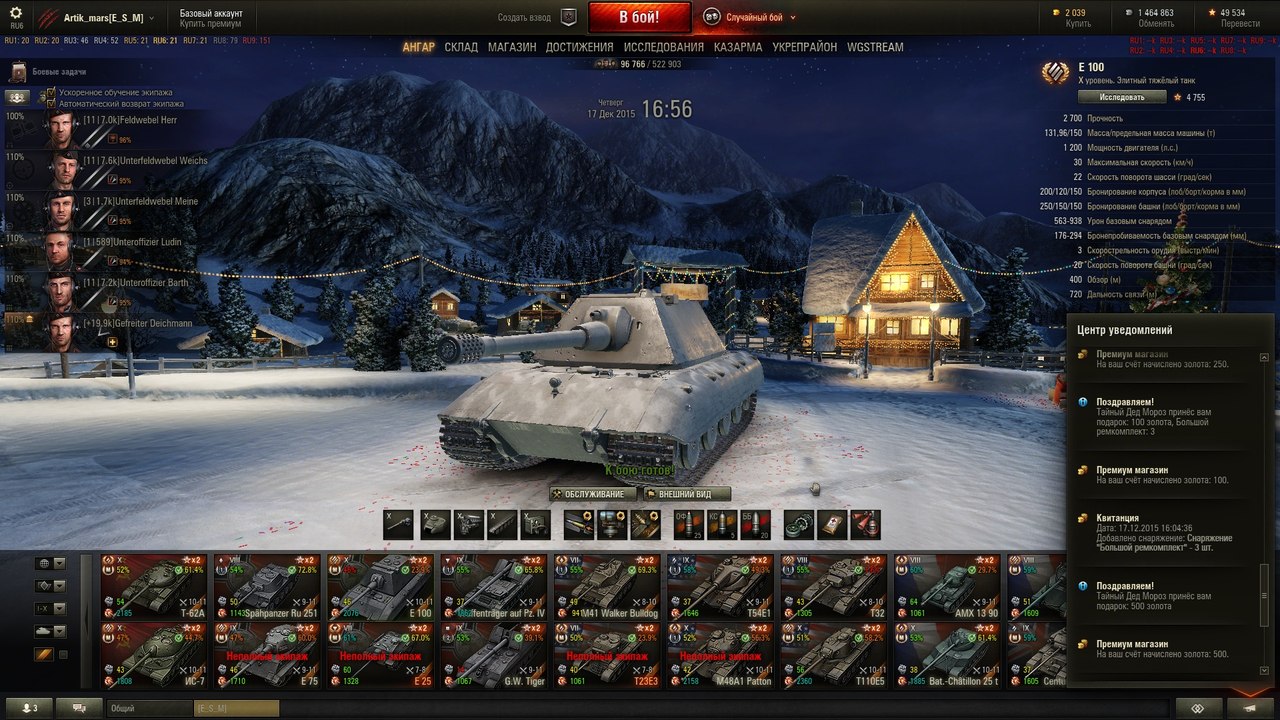The height and width of the screenshot is (720, 1280).
Task: Go to the ДОСТИЖЕНИЯ tab
Action: (580, 47)
